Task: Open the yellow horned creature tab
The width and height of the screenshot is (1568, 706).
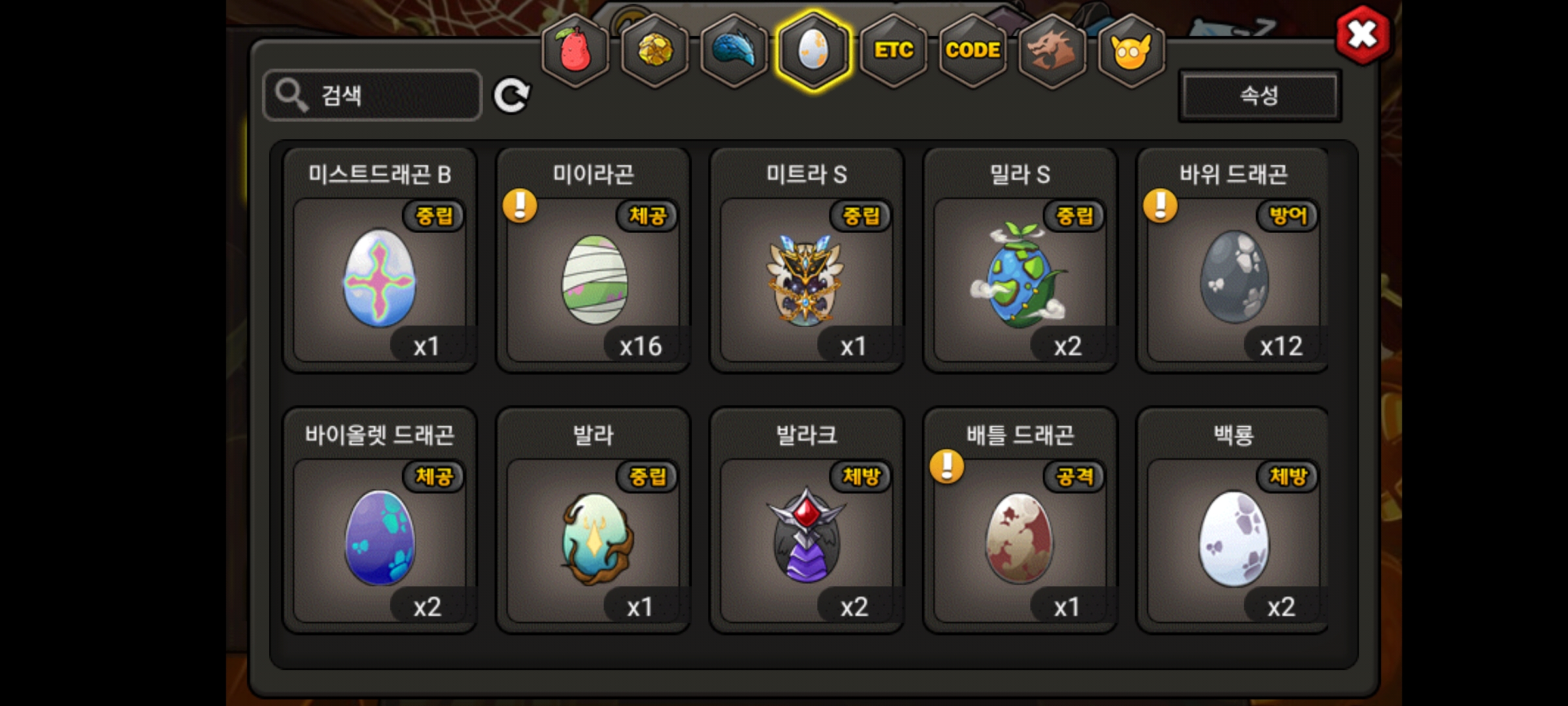Action: (x=1131, y=50)
